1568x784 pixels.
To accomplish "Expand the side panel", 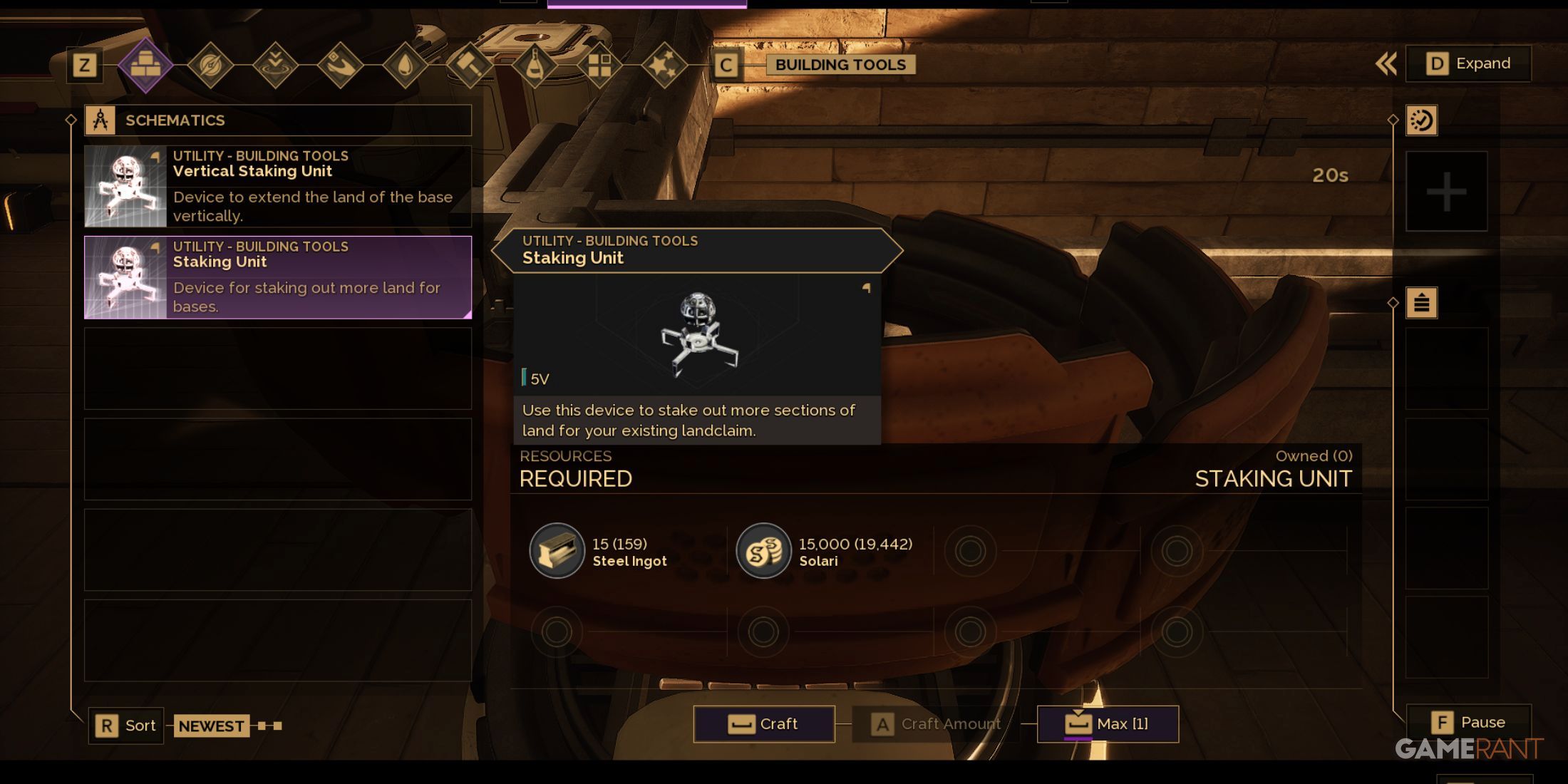I will [x=1468, y=63].
